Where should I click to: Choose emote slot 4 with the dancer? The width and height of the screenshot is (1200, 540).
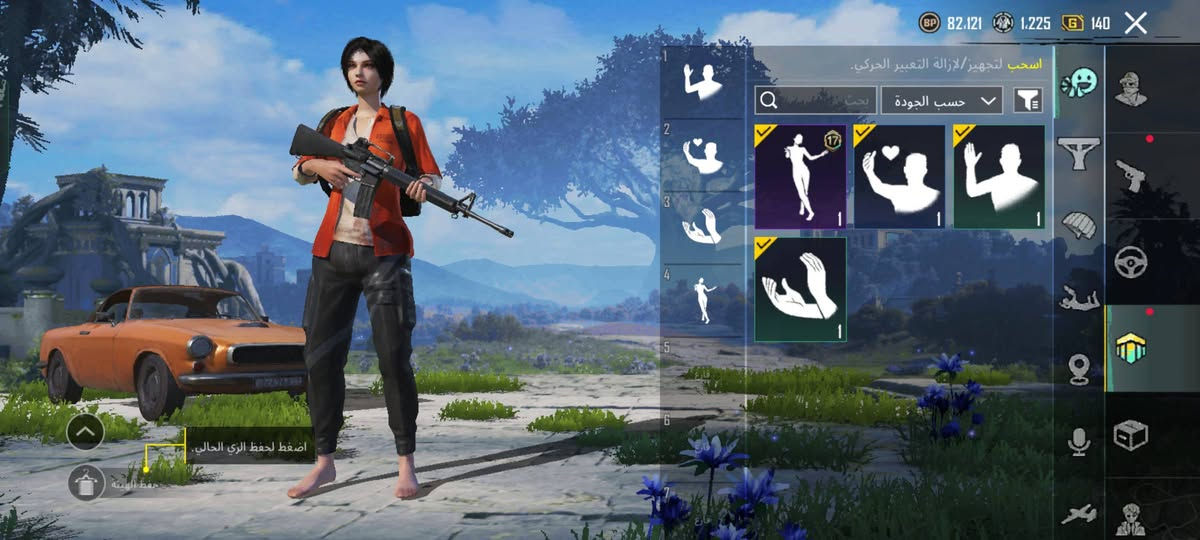[702, 299]
